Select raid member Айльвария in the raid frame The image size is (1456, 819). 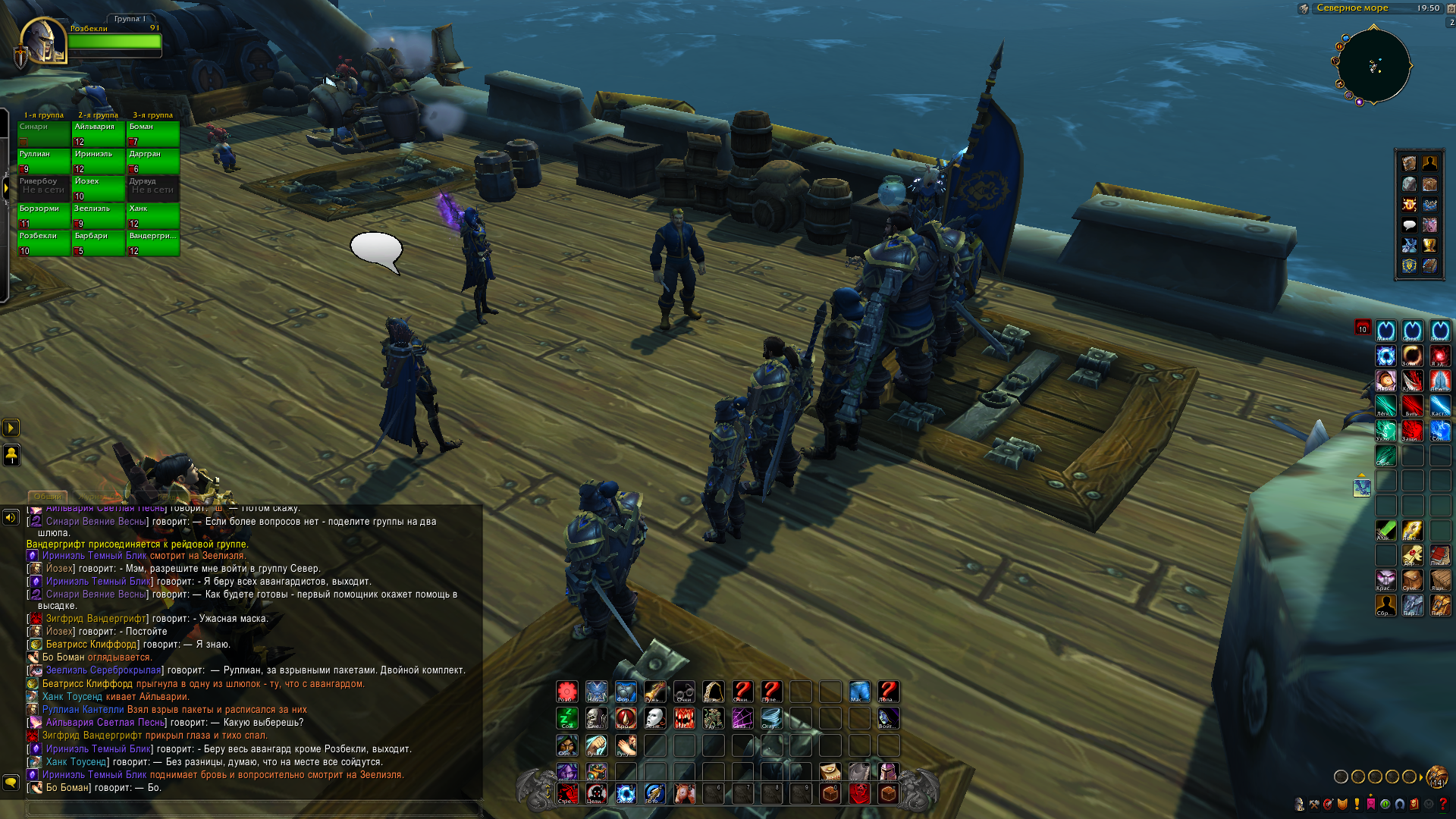(x=98, y=133)
